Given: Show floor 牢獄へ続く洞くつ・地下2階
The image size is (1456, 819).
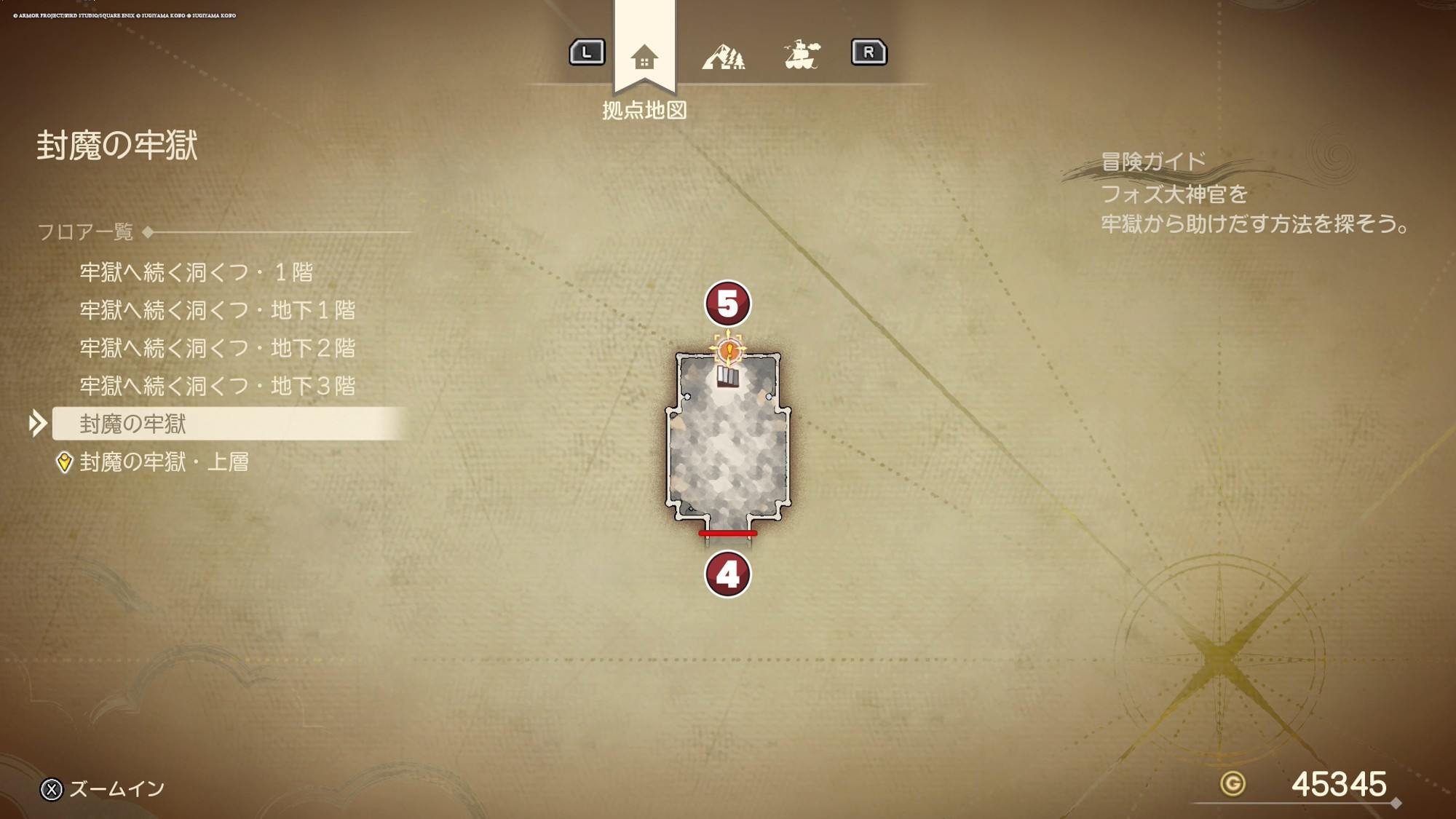Looking at the screenshot, I should click(218, 348).
